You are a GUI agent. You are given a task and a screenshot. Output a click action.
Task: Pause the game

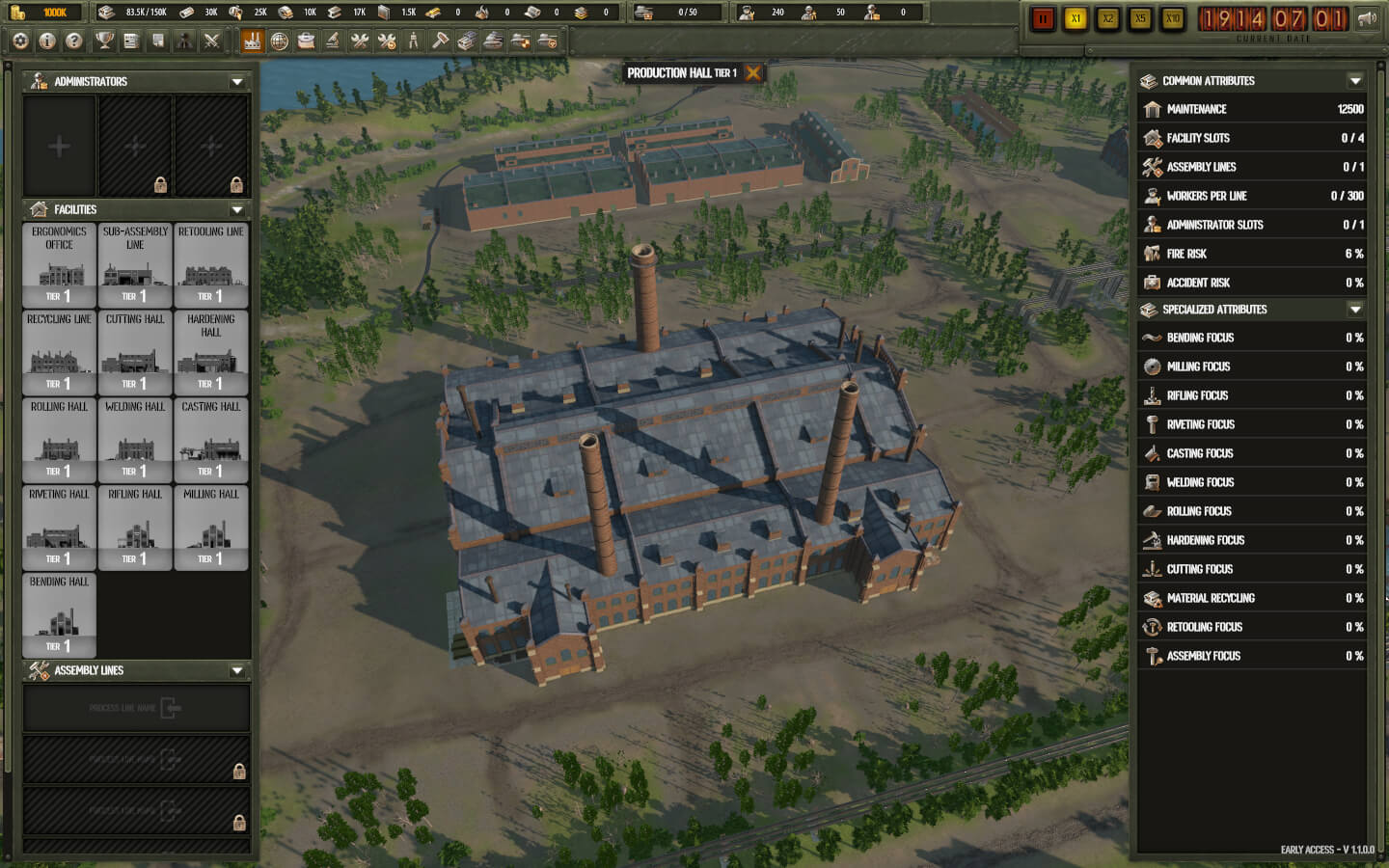pyautogui.click(x=1043, y=17)
